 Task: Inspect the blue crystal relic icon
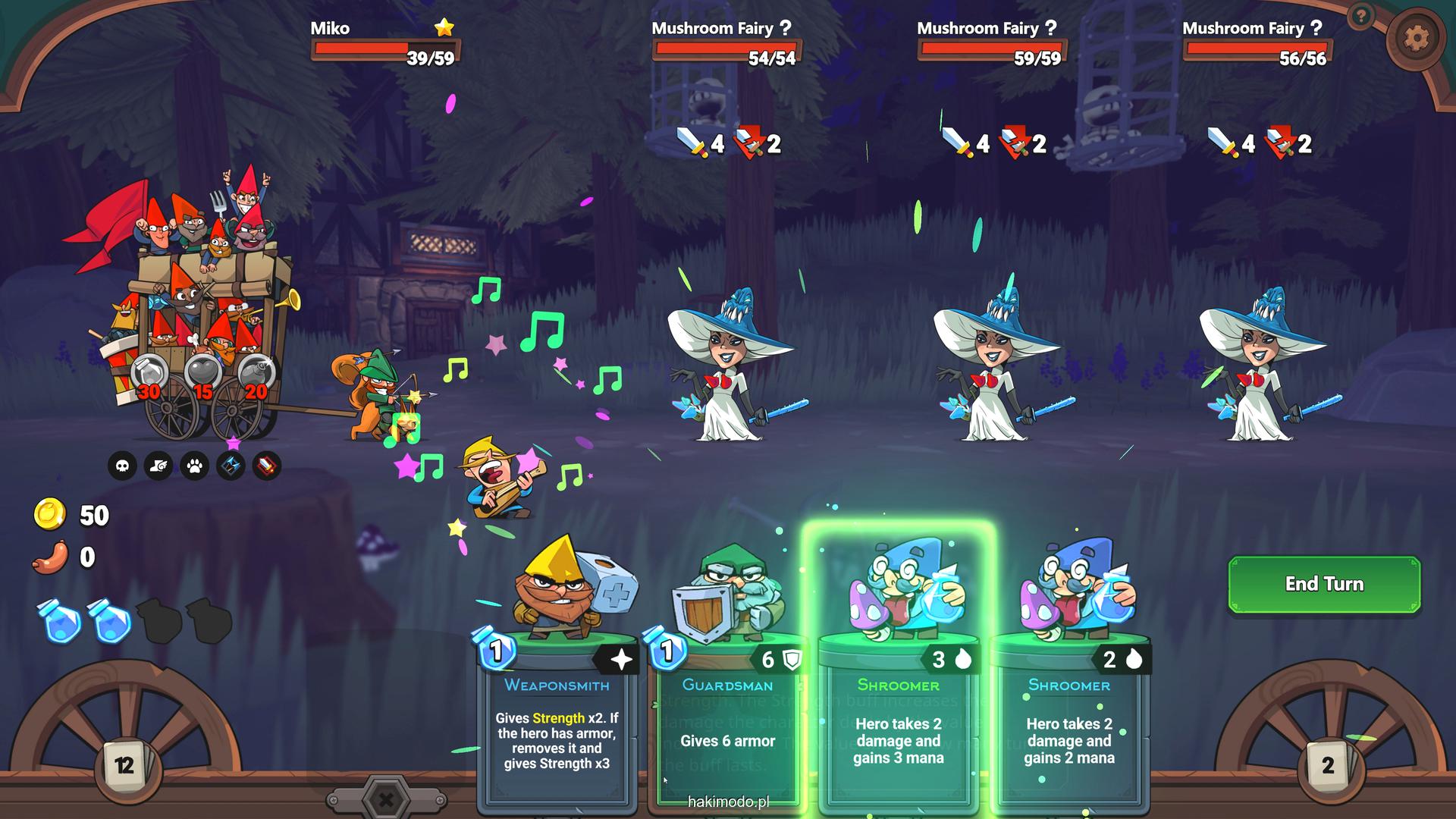pos(231,466)
